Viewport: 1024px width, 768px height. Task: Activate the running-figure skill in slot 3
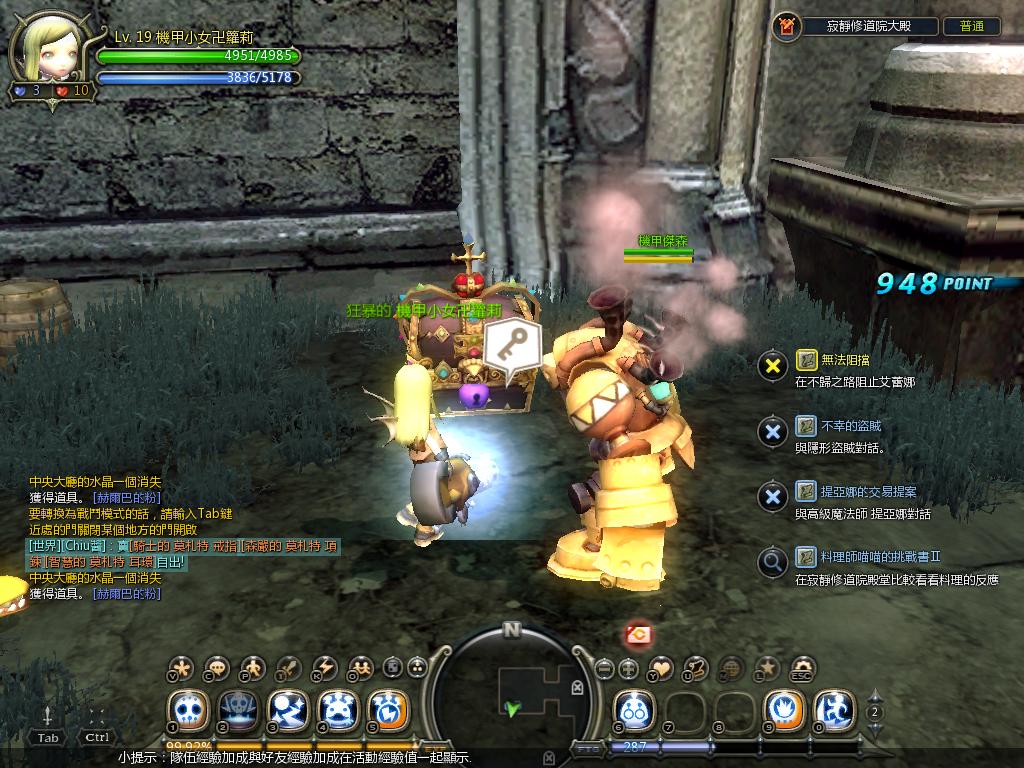pos(287,711)
